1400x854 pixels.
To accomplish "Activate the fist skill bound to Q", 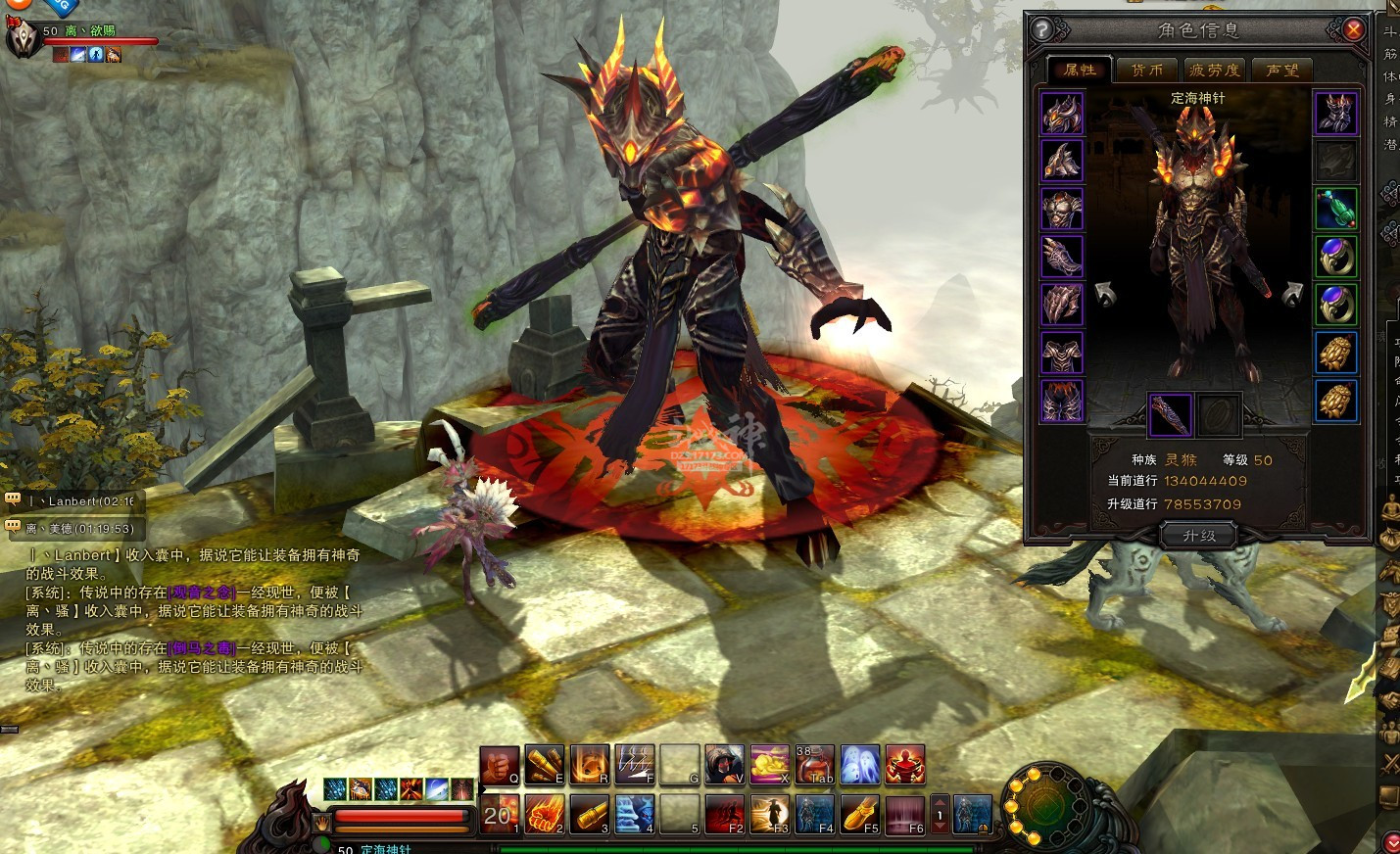I will (x=499, y=765).
